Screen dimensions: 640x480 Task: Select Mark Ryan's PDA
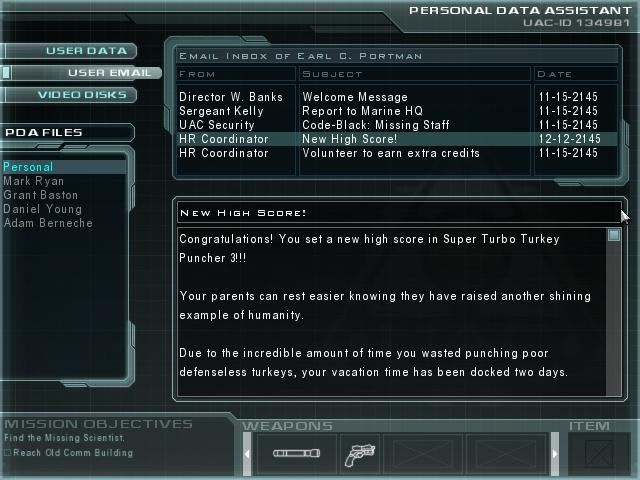click(34, 181)
